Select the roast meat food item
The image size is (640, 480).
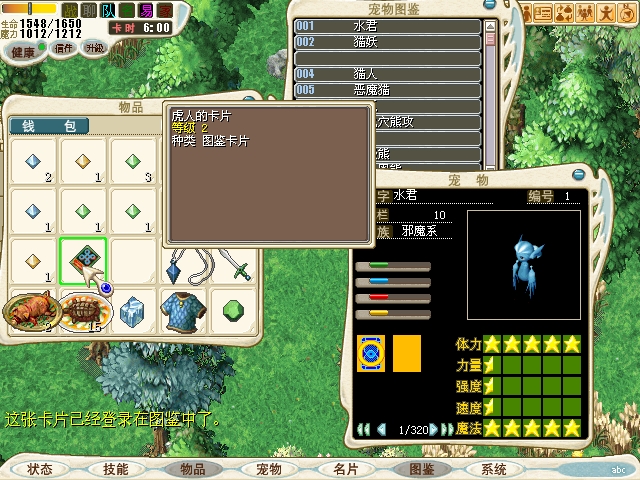(x=33, y=312)
